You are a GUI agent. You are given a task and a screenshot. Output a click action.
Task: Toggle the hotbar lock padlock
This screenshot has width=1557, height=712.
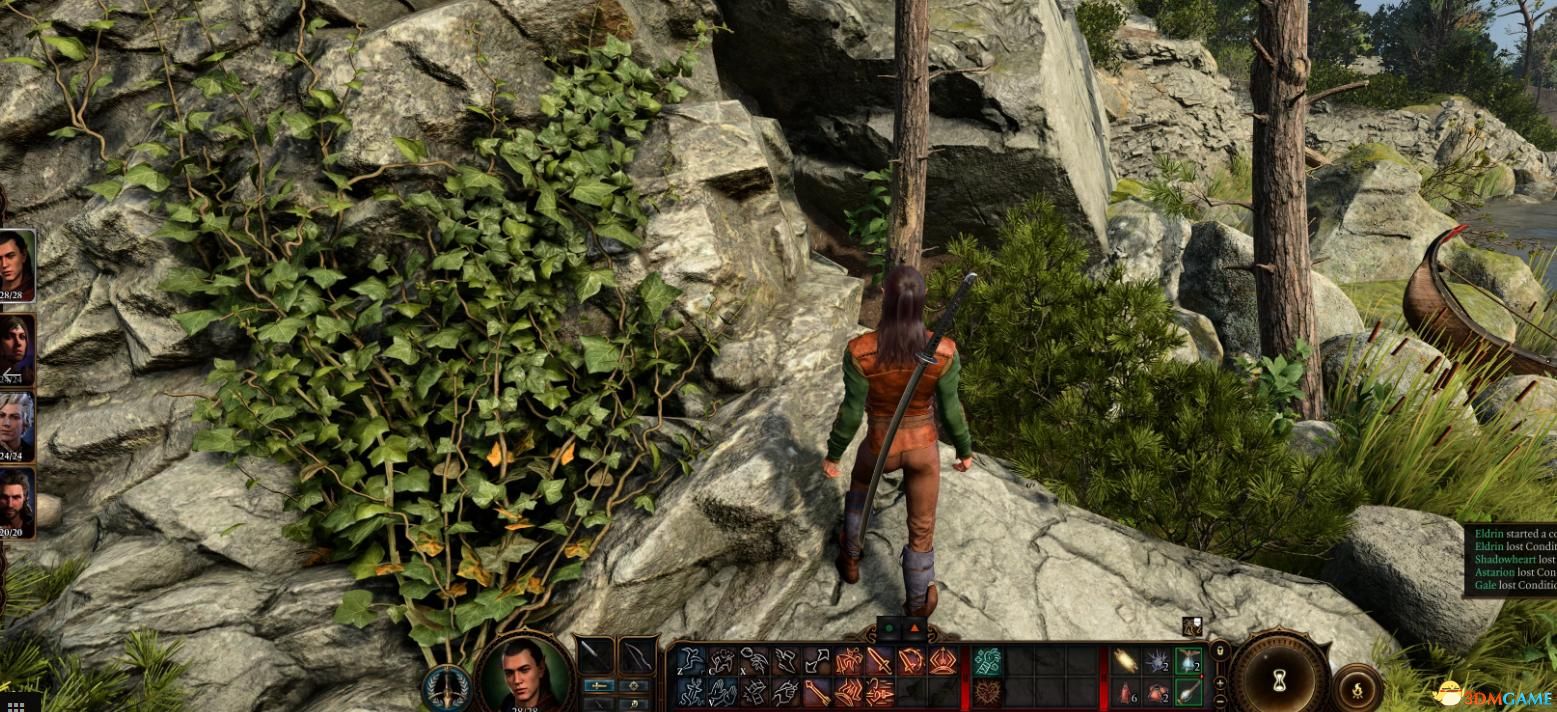click(x=1219, y=652)
